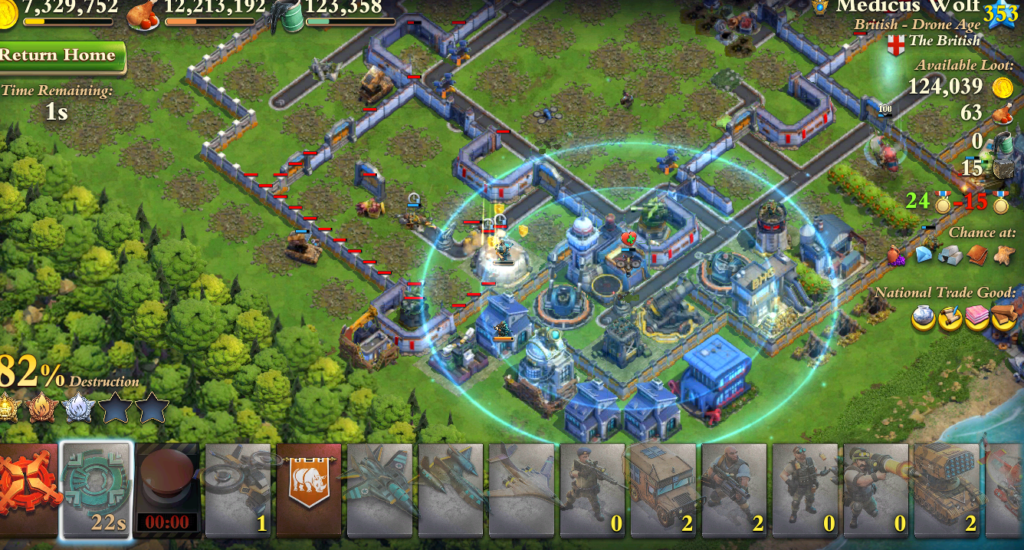1024x550 pixels.
Task: Select the orange crossed-gear tactic card
Action: click(27, 491)
